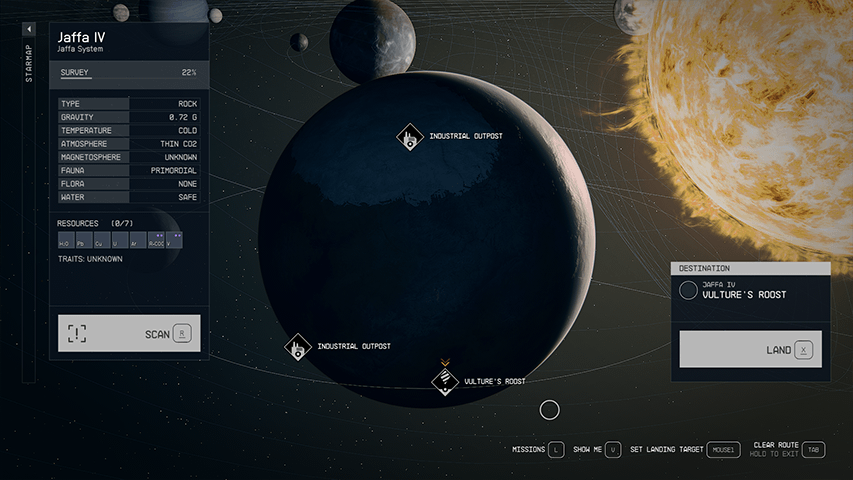Land at the selected destination
This screenshot has width=853, height=480.
(750, 350)
